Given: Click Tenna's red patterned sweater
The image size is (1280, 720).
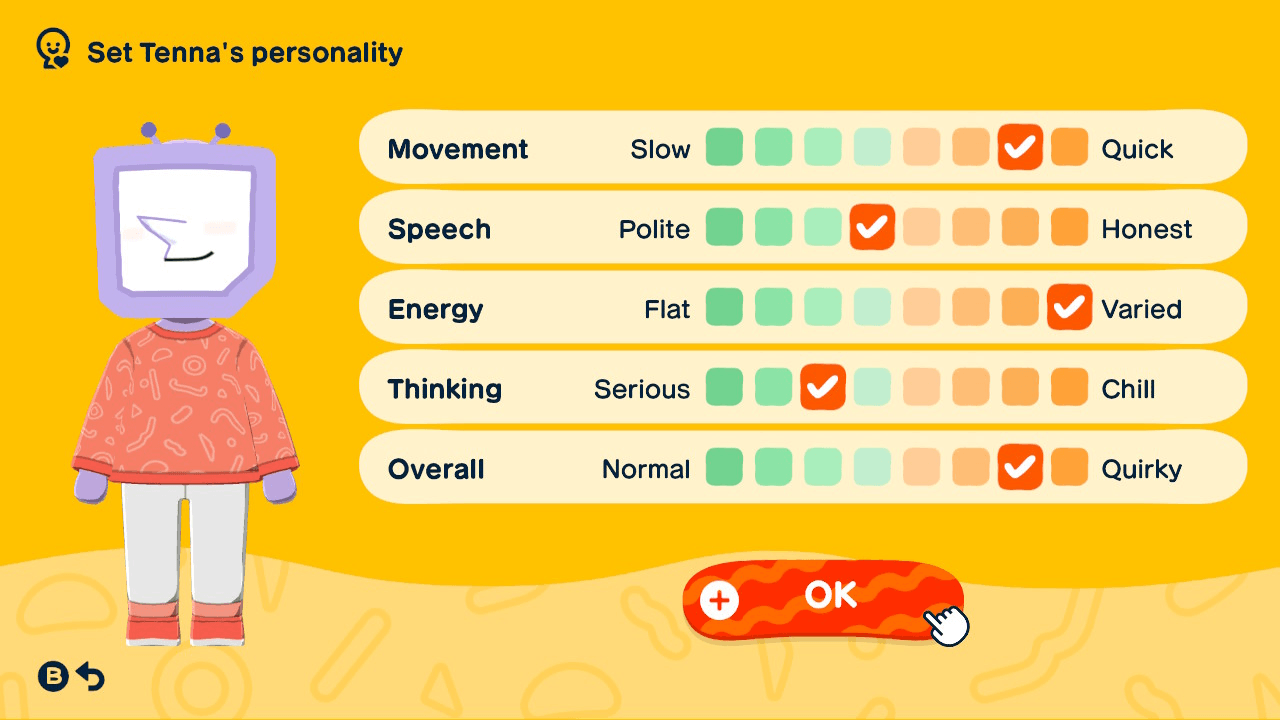Looking at the screenshot, I should 185,400.
